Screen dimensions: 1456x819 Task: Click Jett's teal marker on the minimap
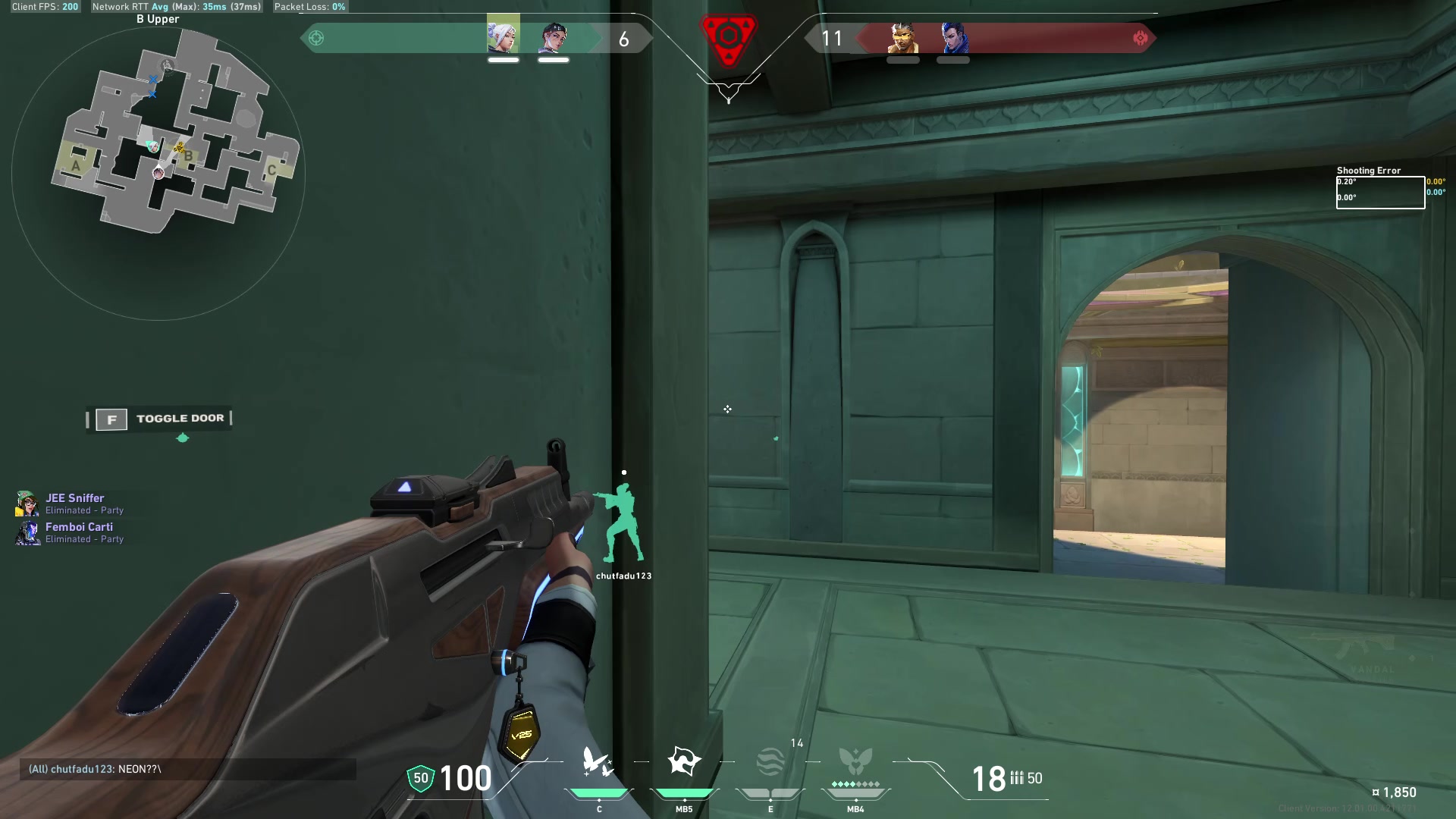pyautogui.click(x=152, y=146)
